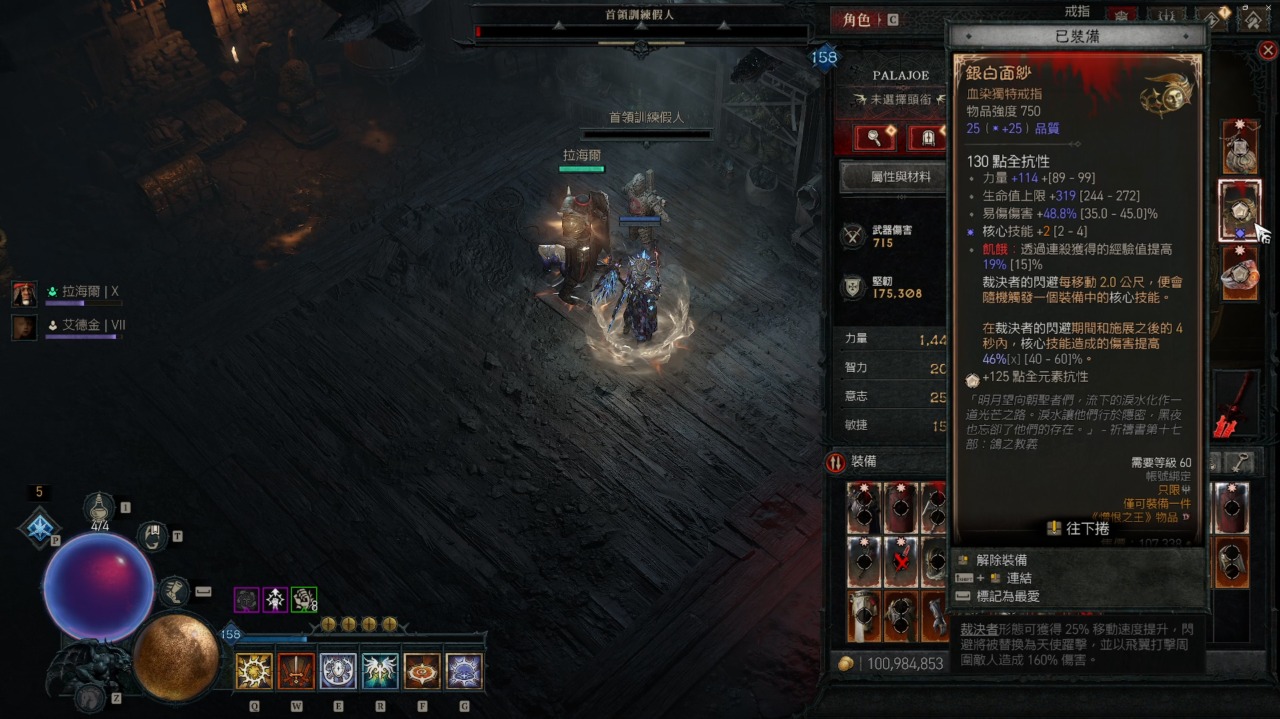
Task: Use the blue radiant skill on G
Action: [464, 671]
